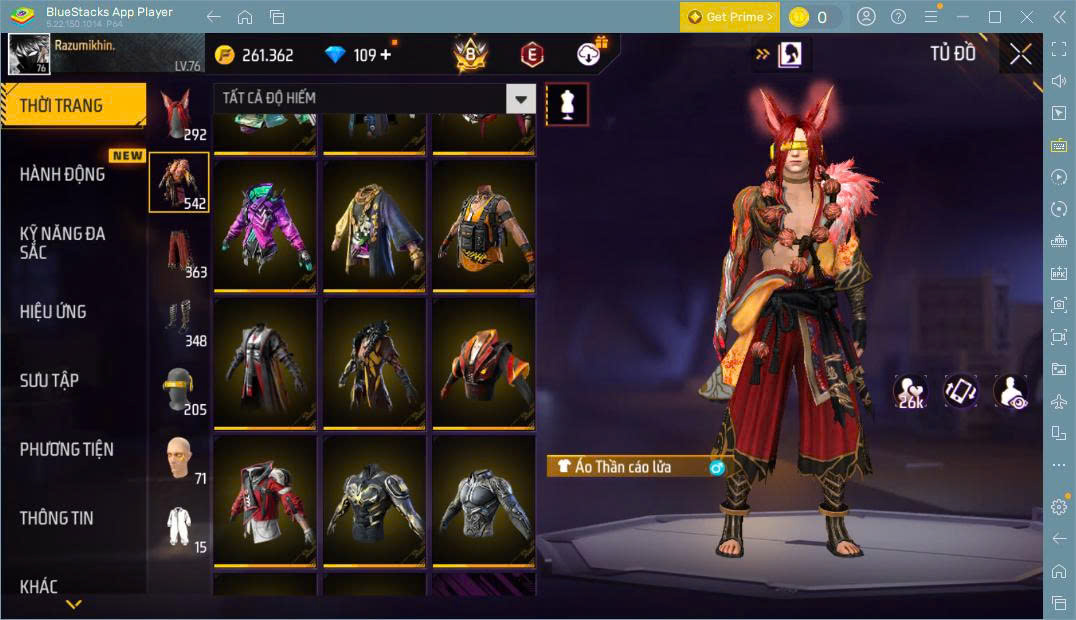Select the red pants subcategory
Image resolution: width=1076 pixels, height=620 pixels.
click(x=179, y=253)
